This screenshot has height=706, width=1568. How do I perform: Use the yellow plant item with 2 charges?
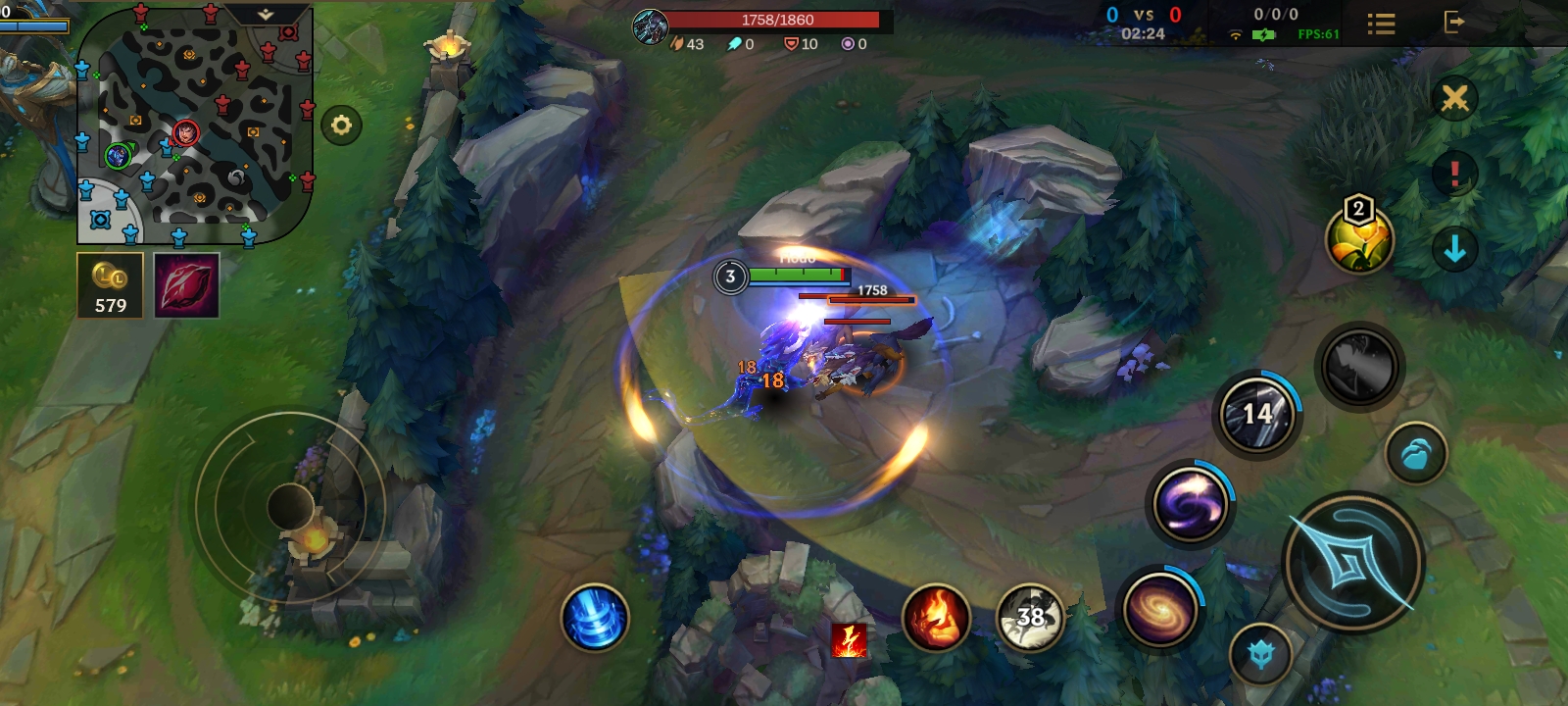[1359, 239]
